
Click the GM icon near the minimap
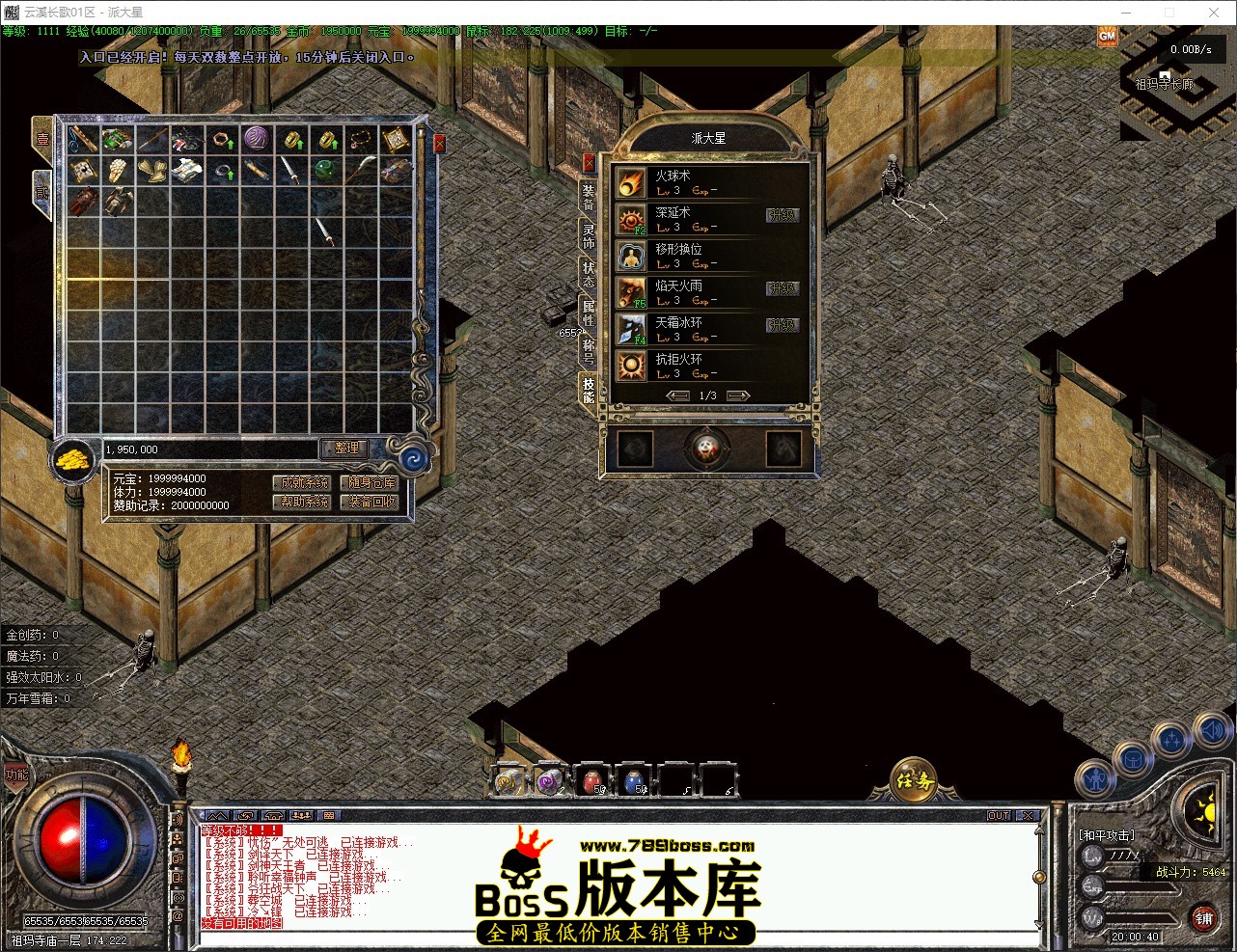point(1108,35)
